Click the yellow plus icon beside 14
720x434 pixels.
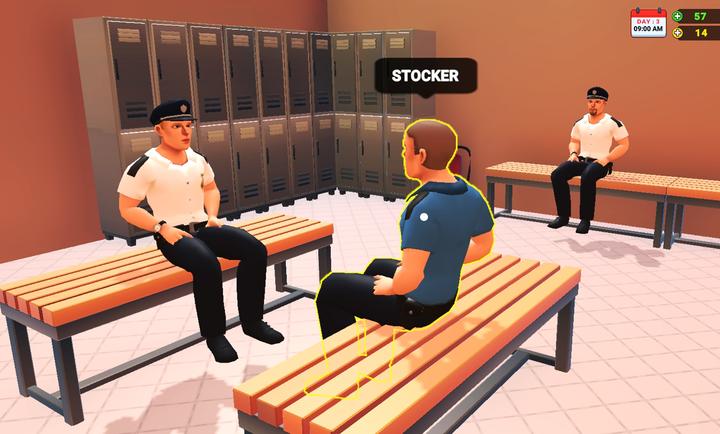[x=678, y=33]
